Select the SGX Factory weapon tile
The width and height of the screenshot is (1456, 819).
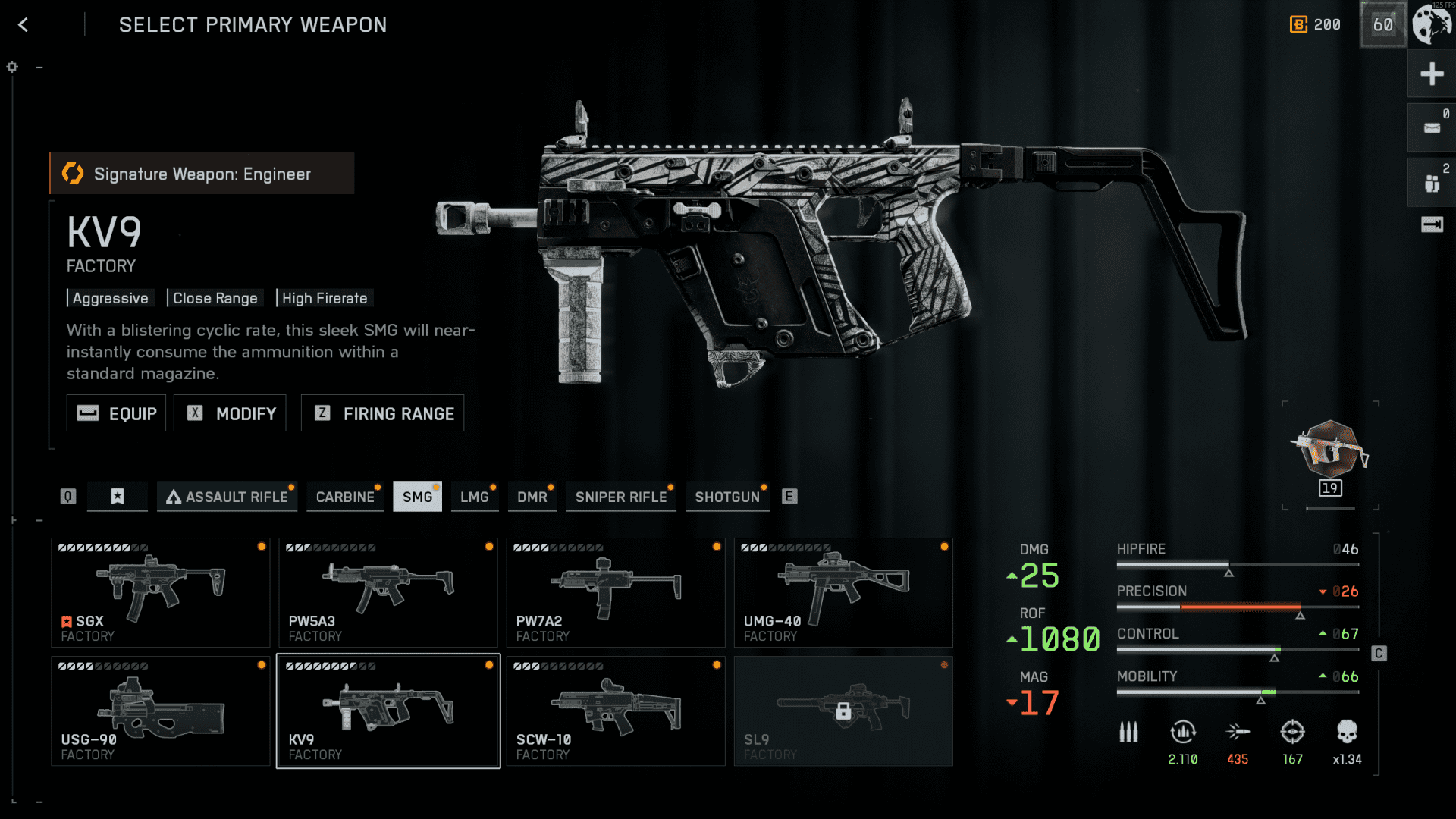tap(160, 592)
